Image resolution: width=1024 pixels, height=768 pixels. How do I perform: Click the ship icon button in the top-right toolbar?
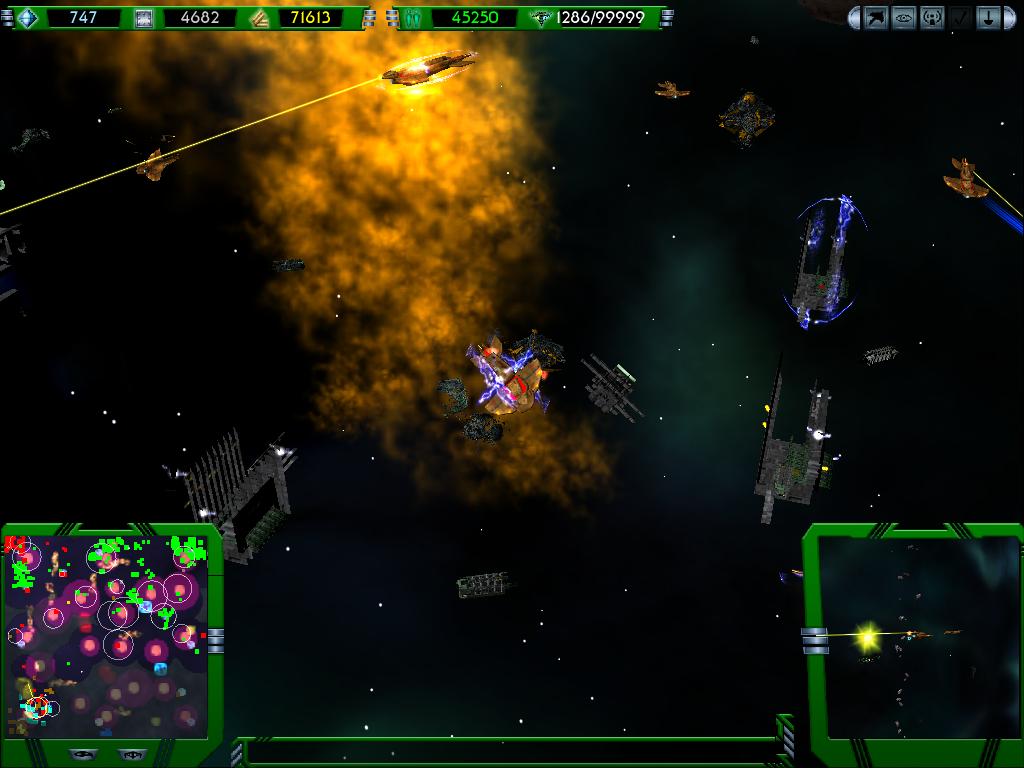tap(876, 17)
